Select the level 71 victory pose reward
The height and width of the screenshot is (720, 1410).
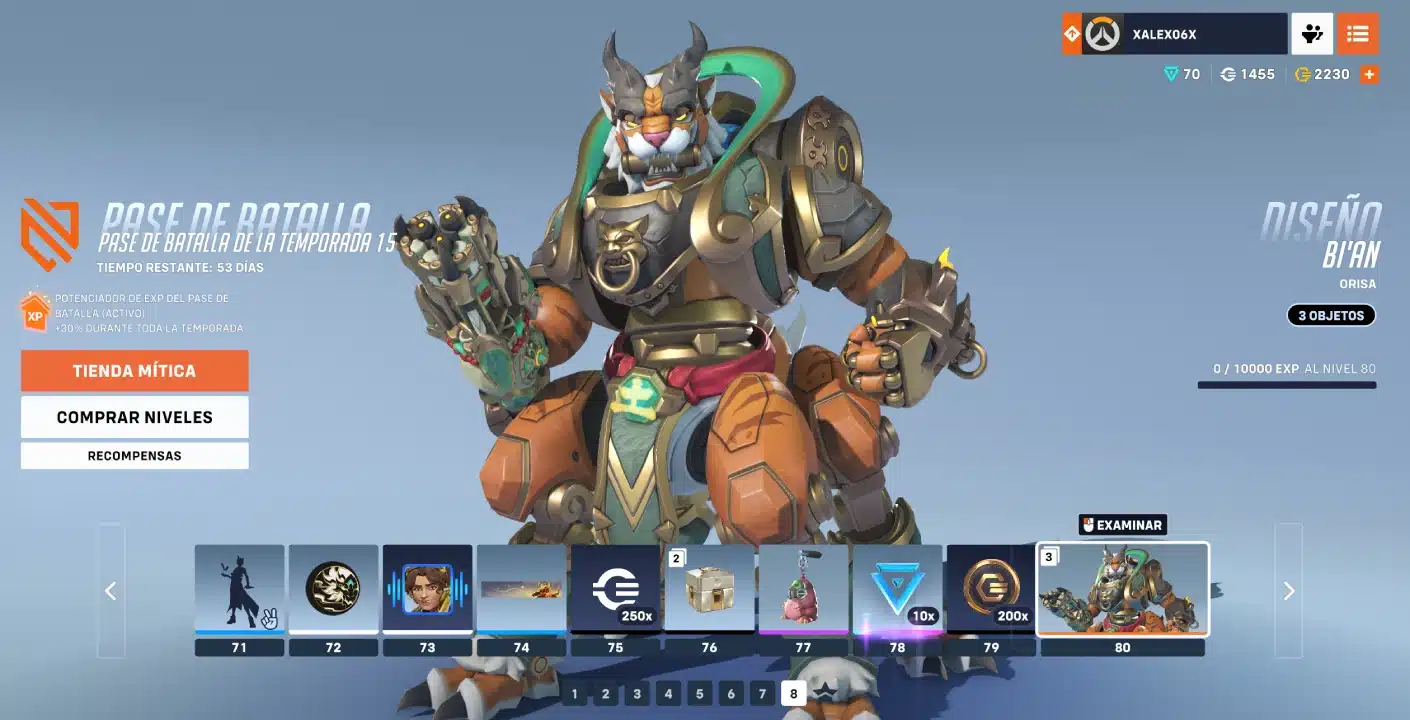[x=239, y=589]
